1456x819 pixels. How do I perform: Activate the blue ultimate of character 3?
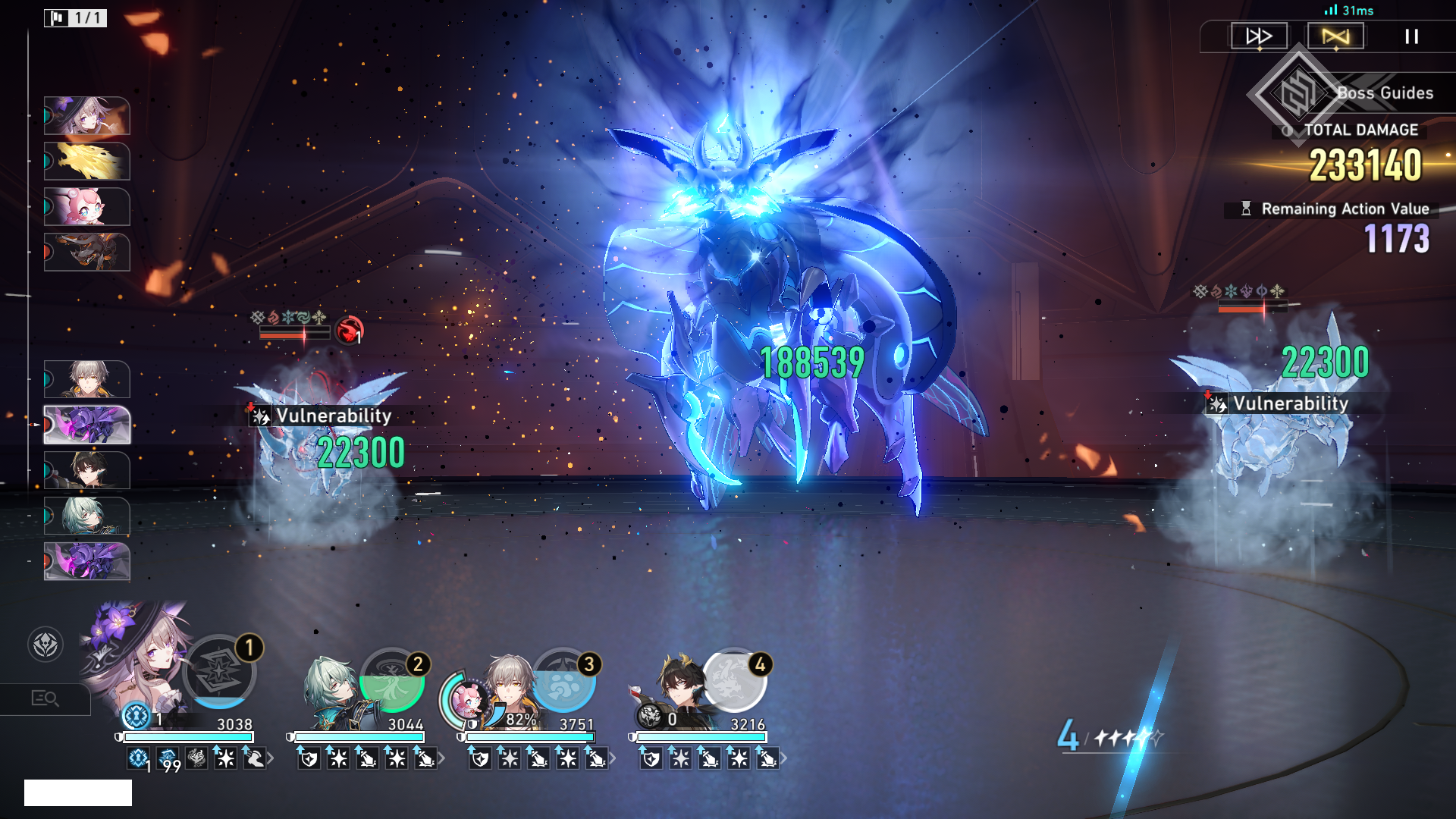pyautogui.click(x=563, y=681)
